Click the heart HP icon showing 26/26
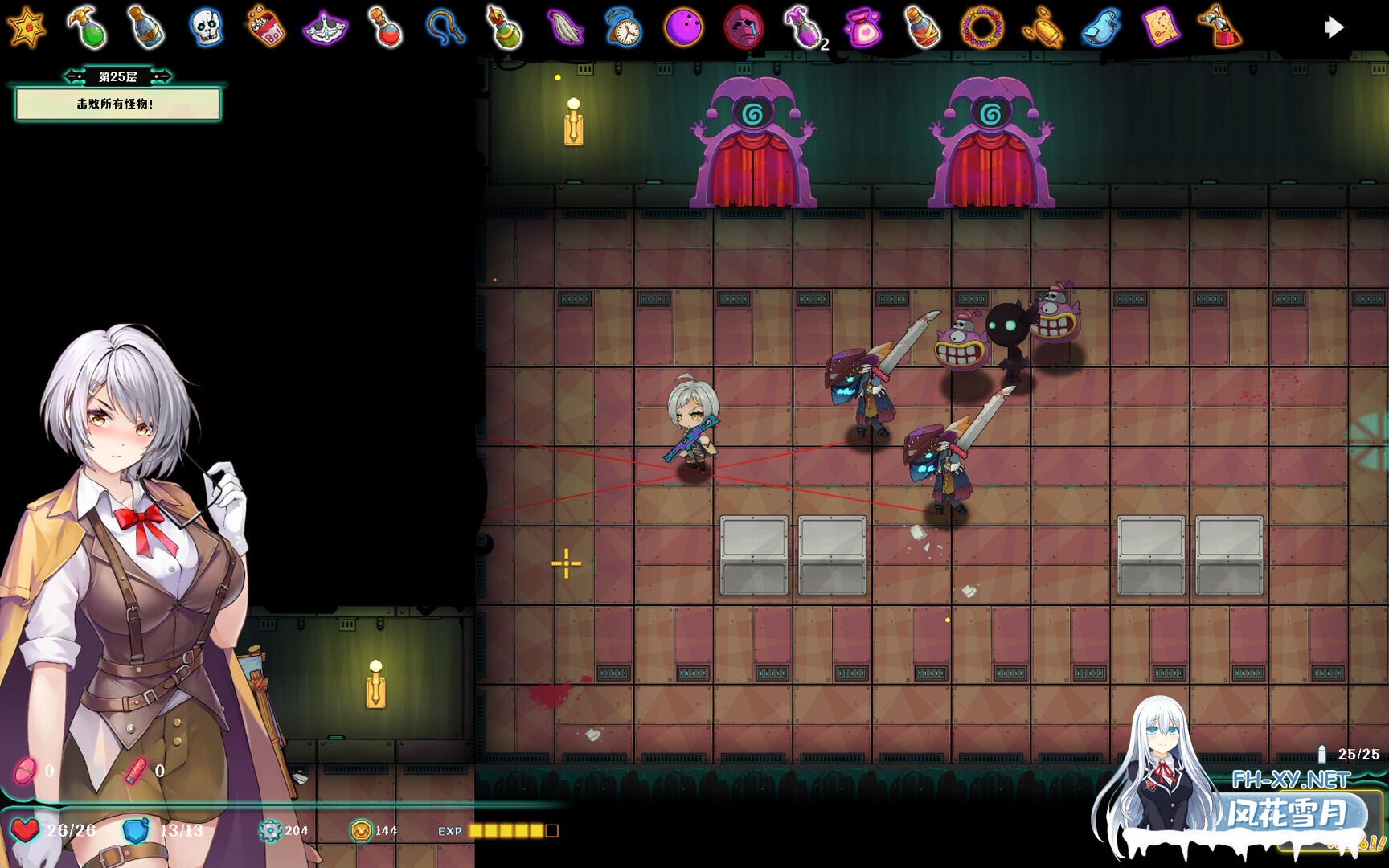Screen dimensions: 1389x868 [27, 830]
